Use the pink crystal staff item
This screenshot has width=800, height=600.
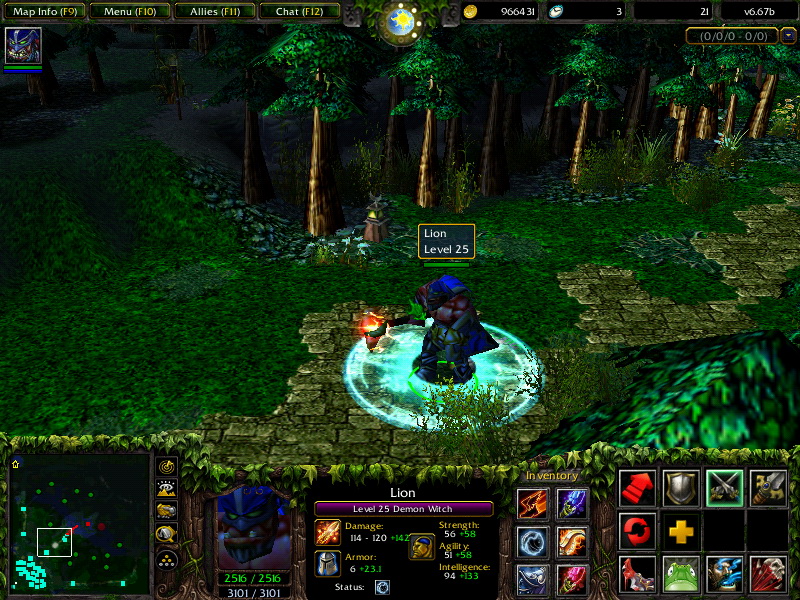point(571,579)
